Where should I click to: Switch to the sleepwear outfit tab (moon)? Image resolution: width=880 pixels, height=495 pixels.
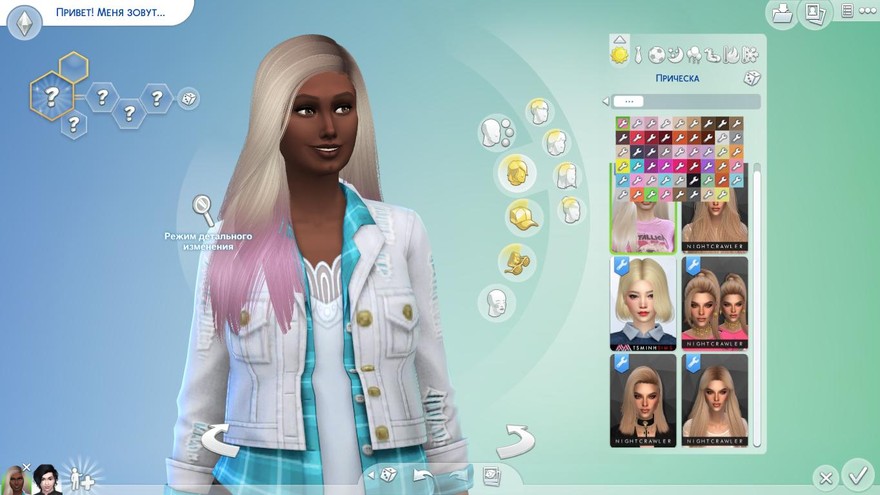pos(675,54)
